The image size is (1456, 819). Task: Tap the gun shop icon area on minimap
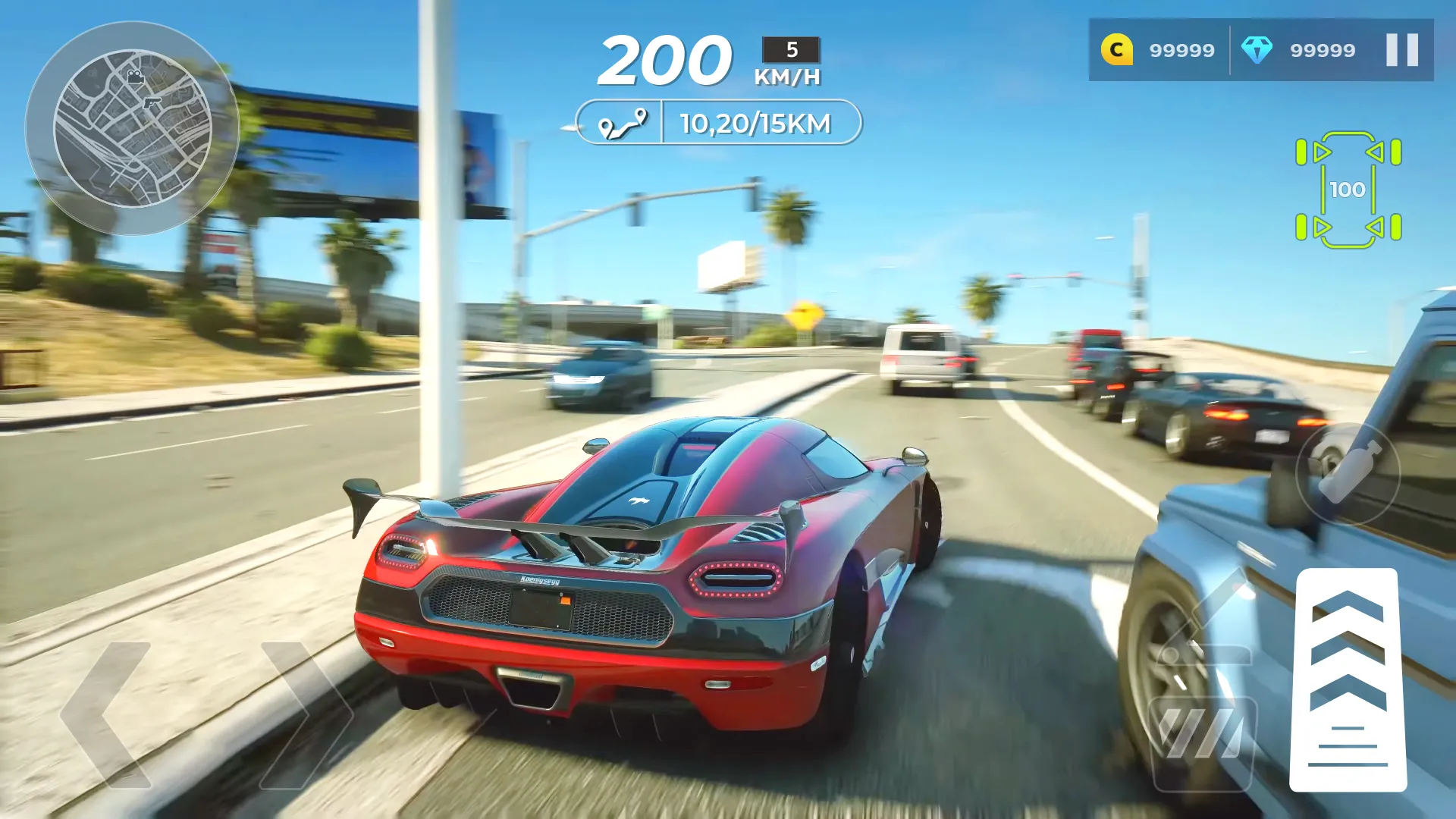[152, 102]
